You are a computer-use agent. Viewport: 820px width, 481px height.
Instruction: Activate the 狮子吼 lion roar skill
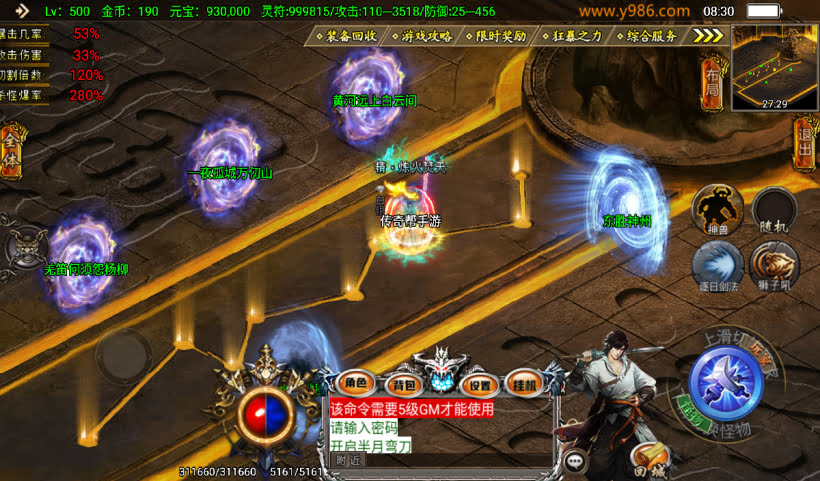coord(774,264)
